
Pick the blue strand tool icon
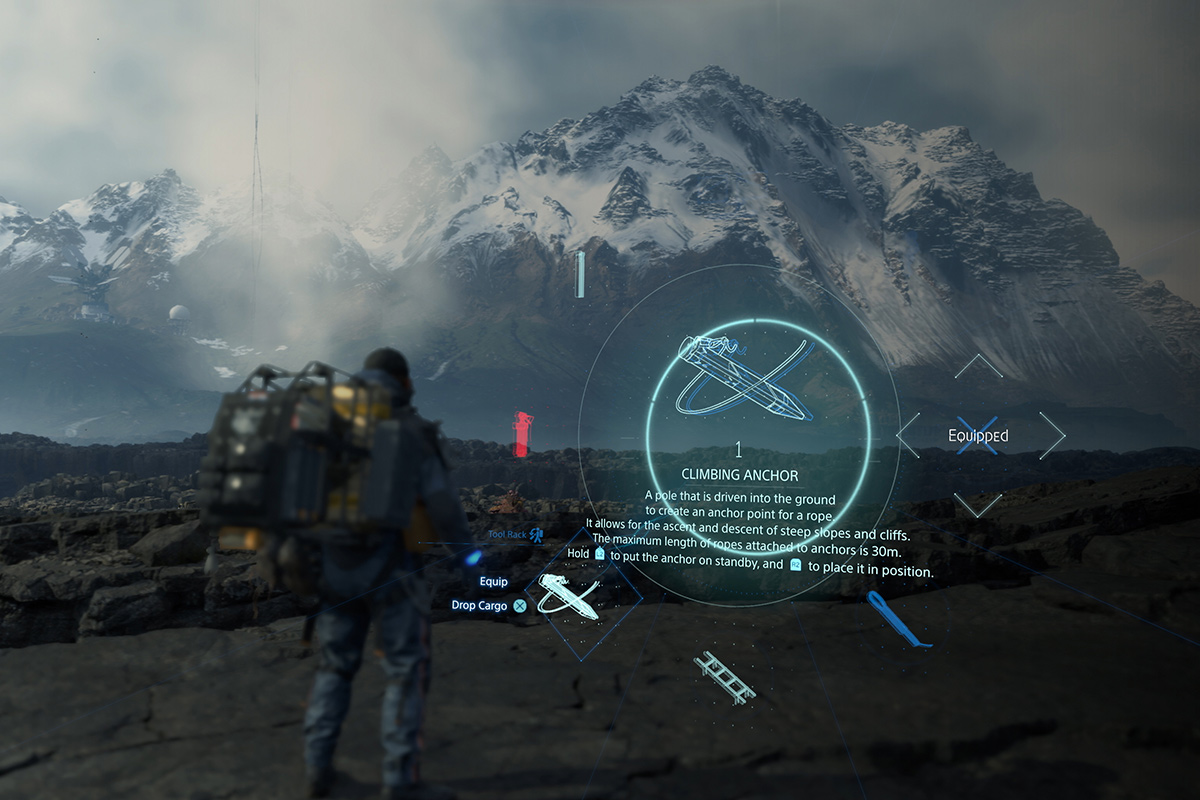(896, 618)
